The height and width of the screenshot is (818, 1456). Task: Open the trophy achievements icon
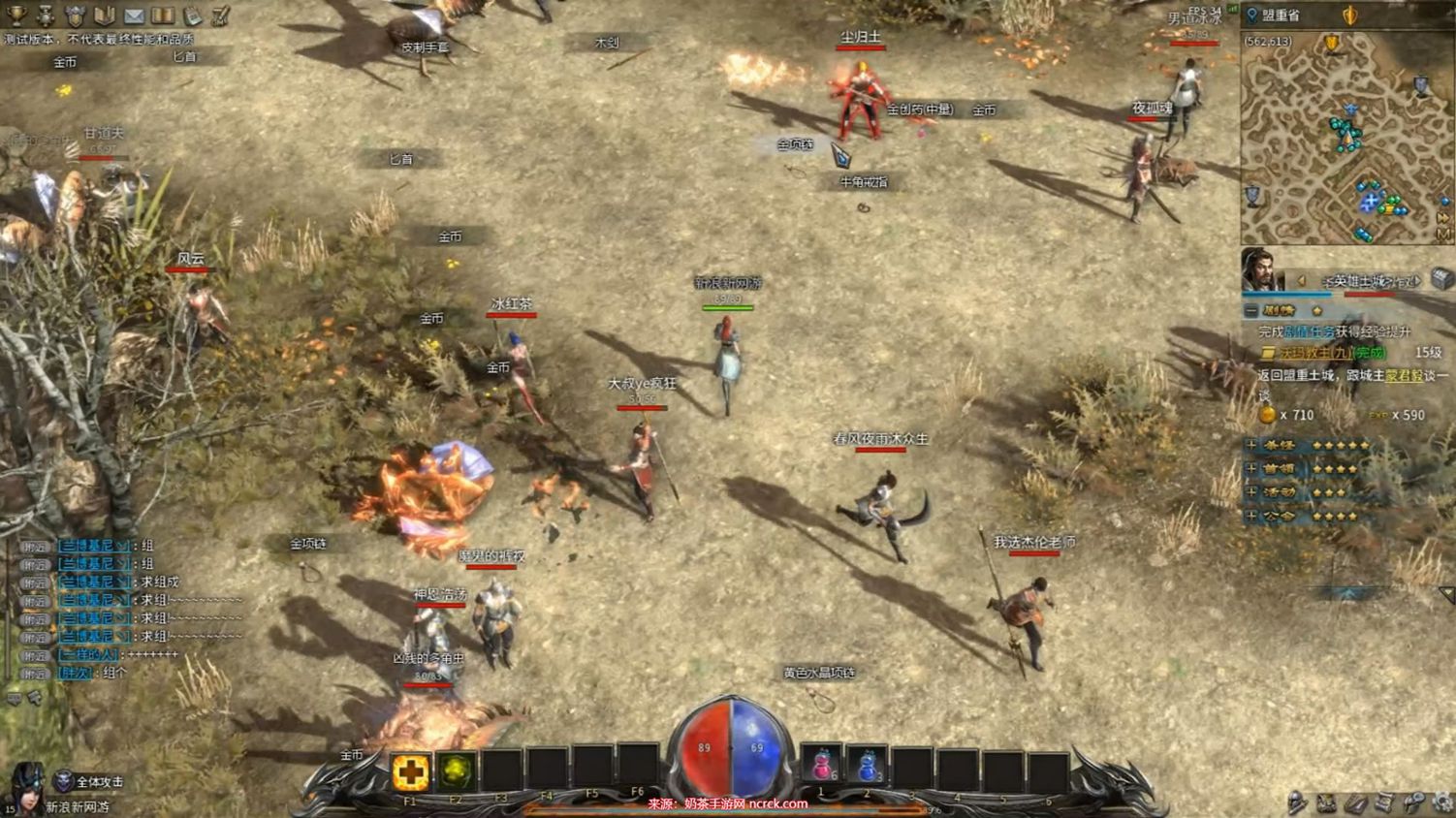pos(16,15)
